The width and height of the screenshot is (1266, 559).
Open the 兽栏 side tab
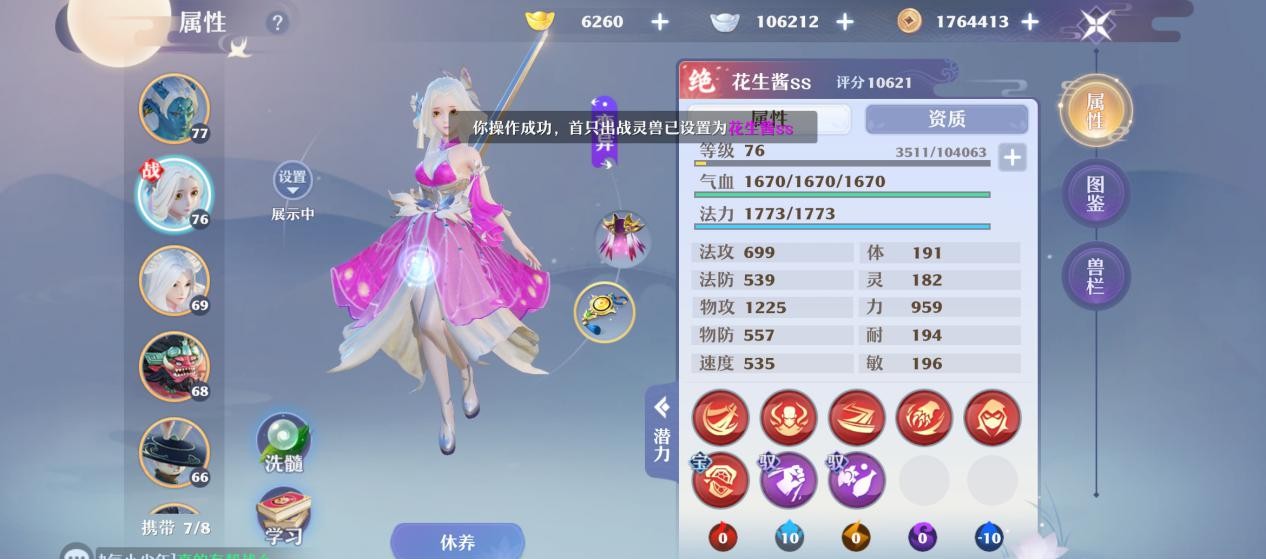coord(1095,276)
